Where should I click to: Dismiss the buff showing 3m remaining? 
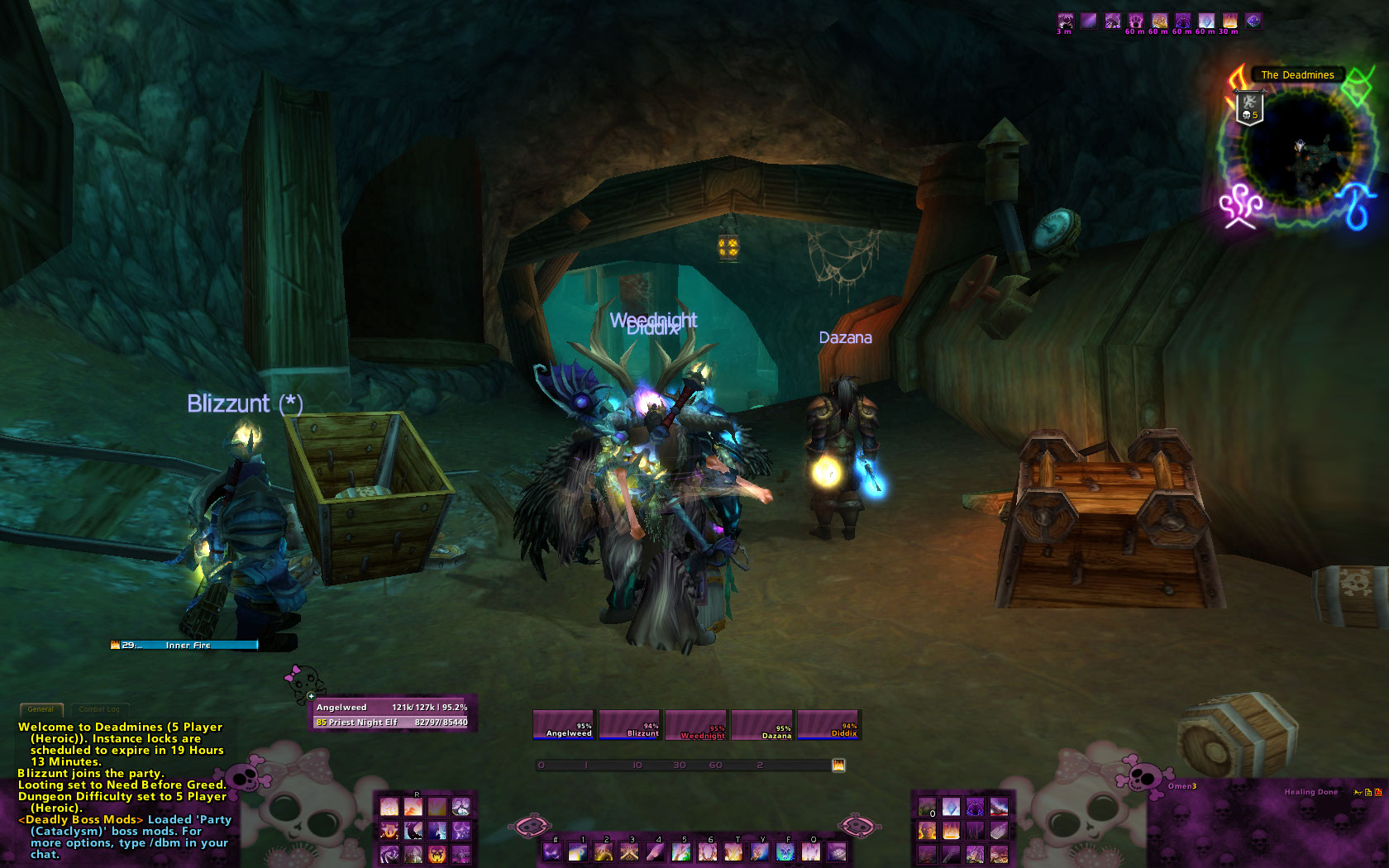coord(1066,20)
